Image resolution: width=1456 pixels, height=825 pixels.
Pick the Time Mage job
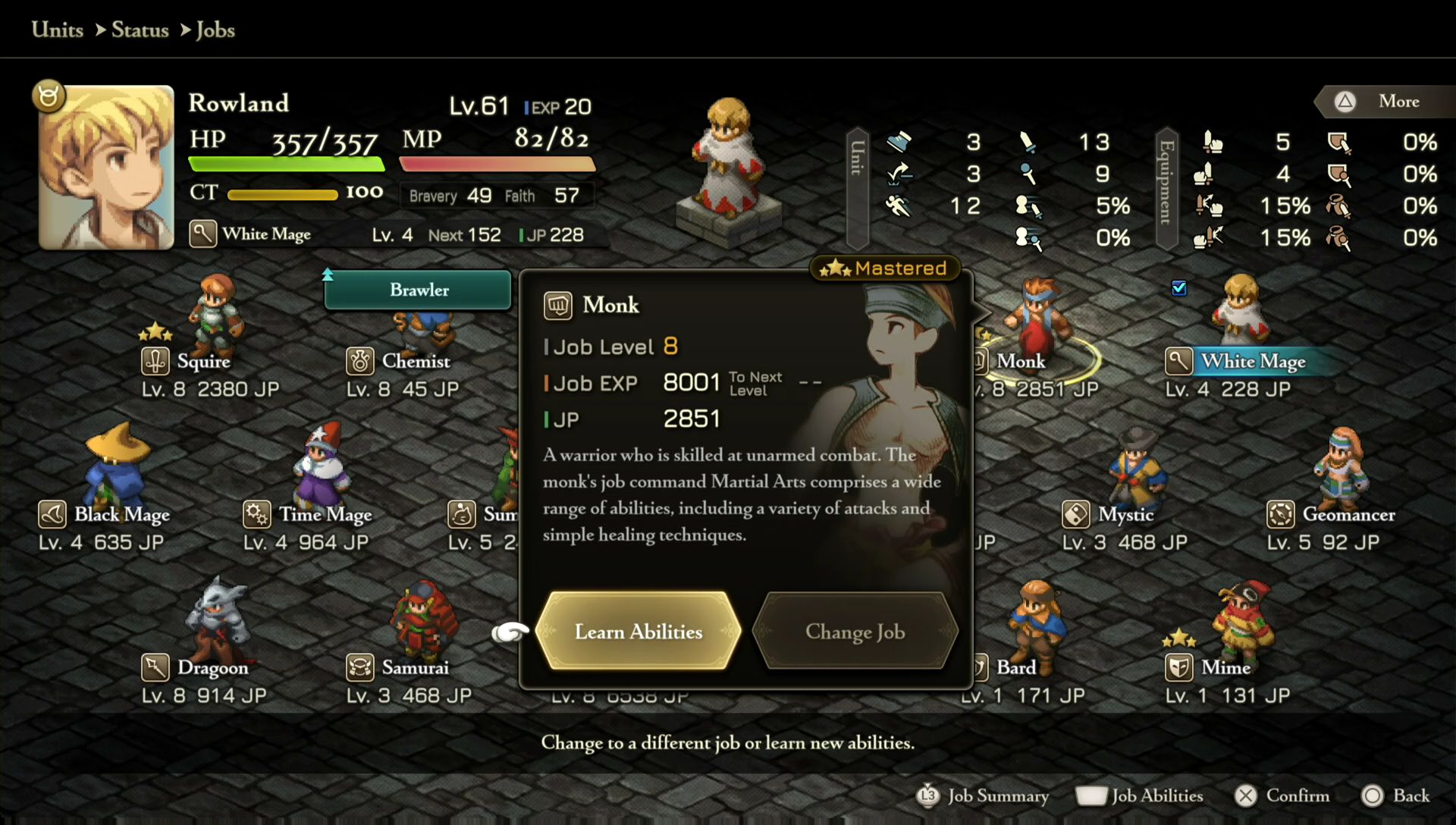point(325,514)
